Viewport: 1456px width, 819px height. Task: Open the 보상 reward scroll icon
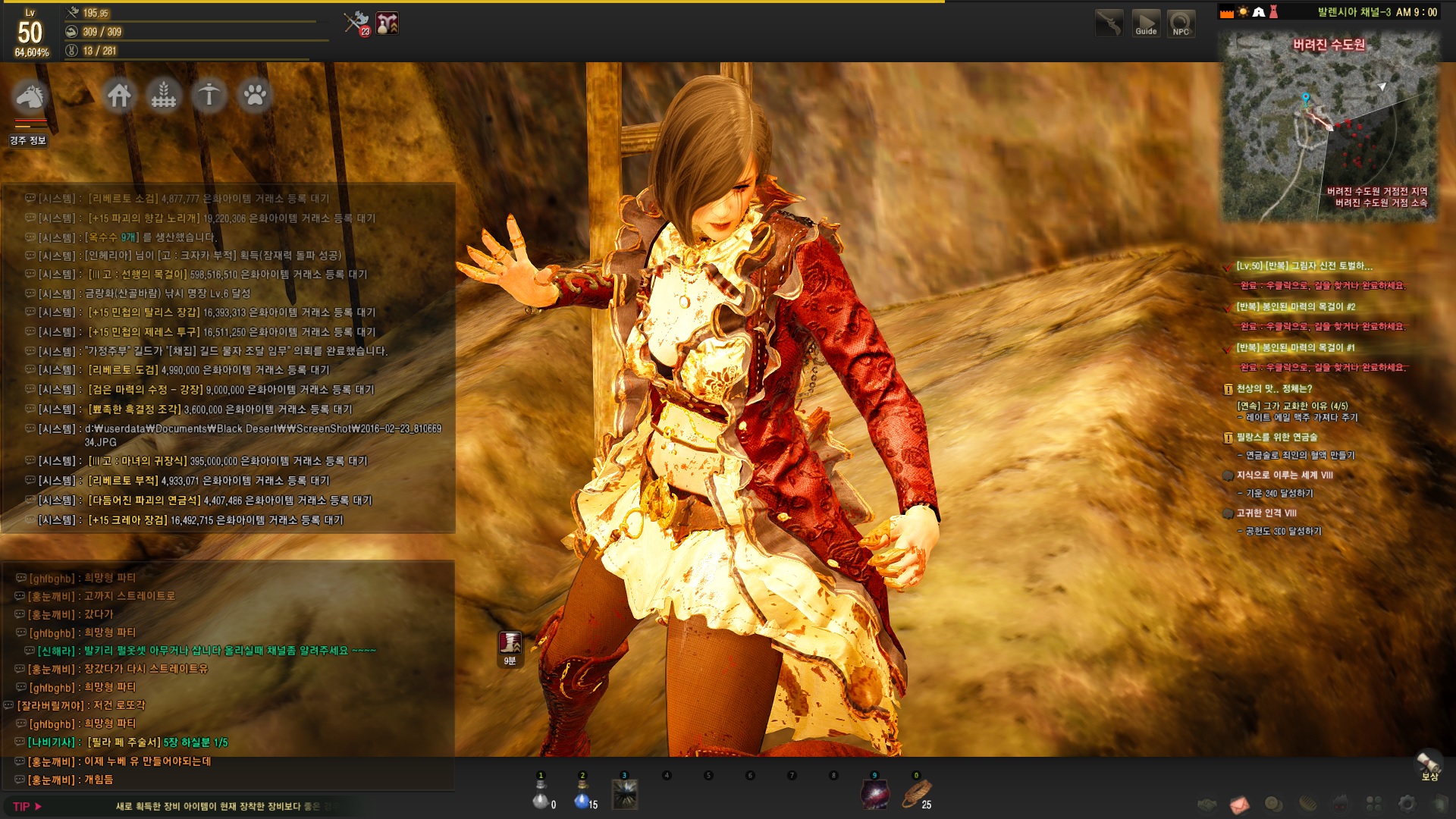point(1429,764)
